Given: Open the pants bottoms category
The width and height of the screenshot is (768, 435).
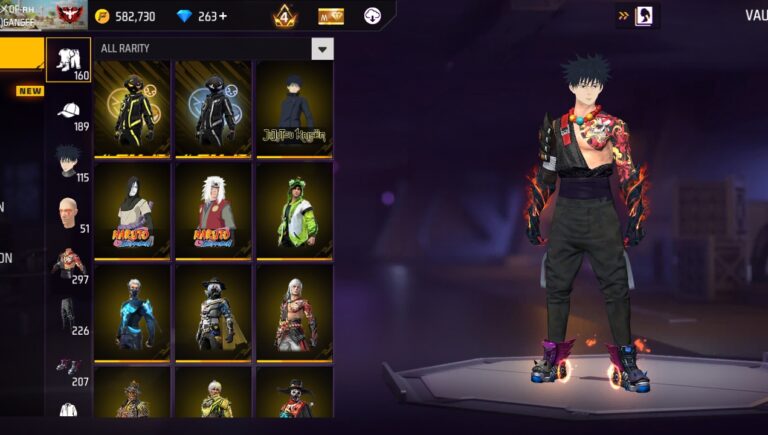Looking at the screenshot, I should [69, 314].
